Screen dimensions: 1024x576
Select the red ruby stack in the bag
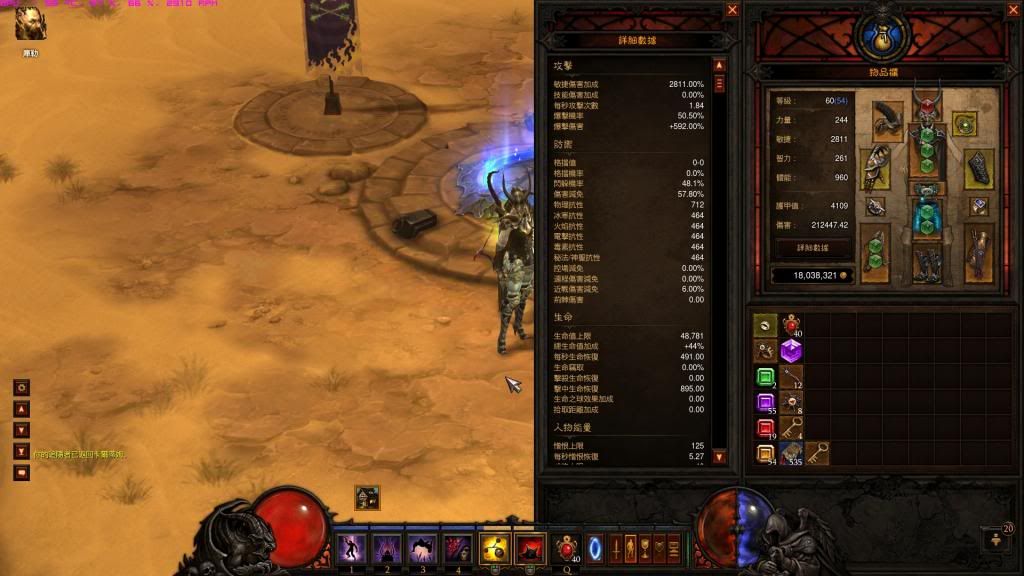point(765,430)
